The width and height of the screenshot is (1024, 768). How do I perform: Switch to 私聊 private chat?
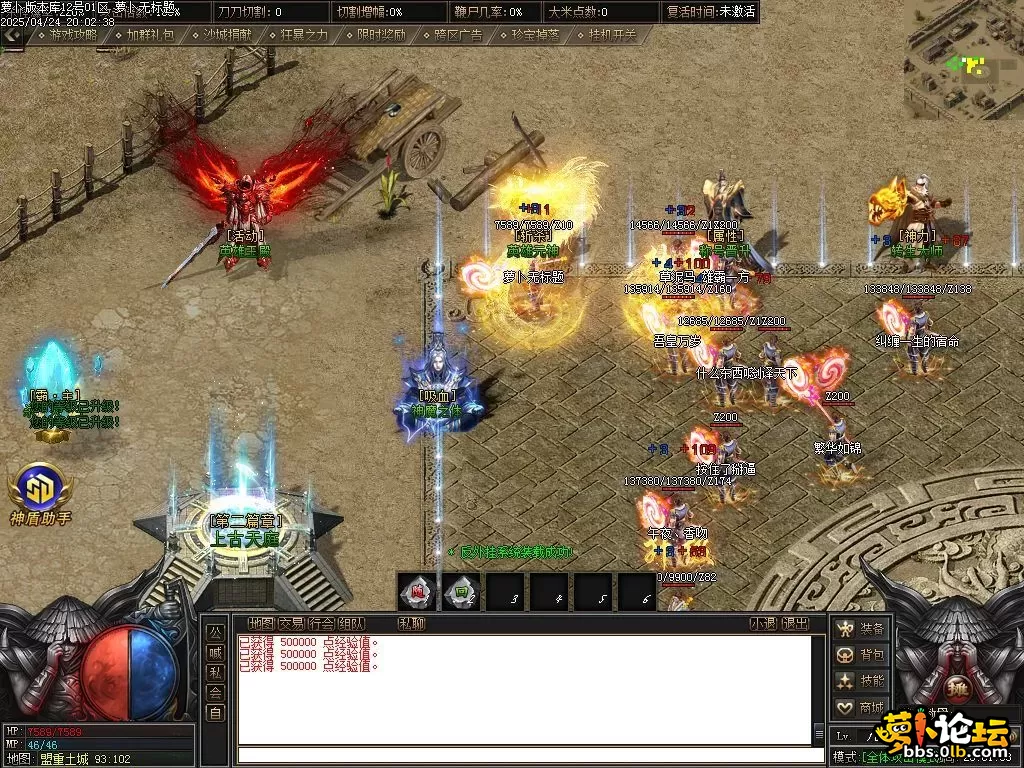pos(411,624)
